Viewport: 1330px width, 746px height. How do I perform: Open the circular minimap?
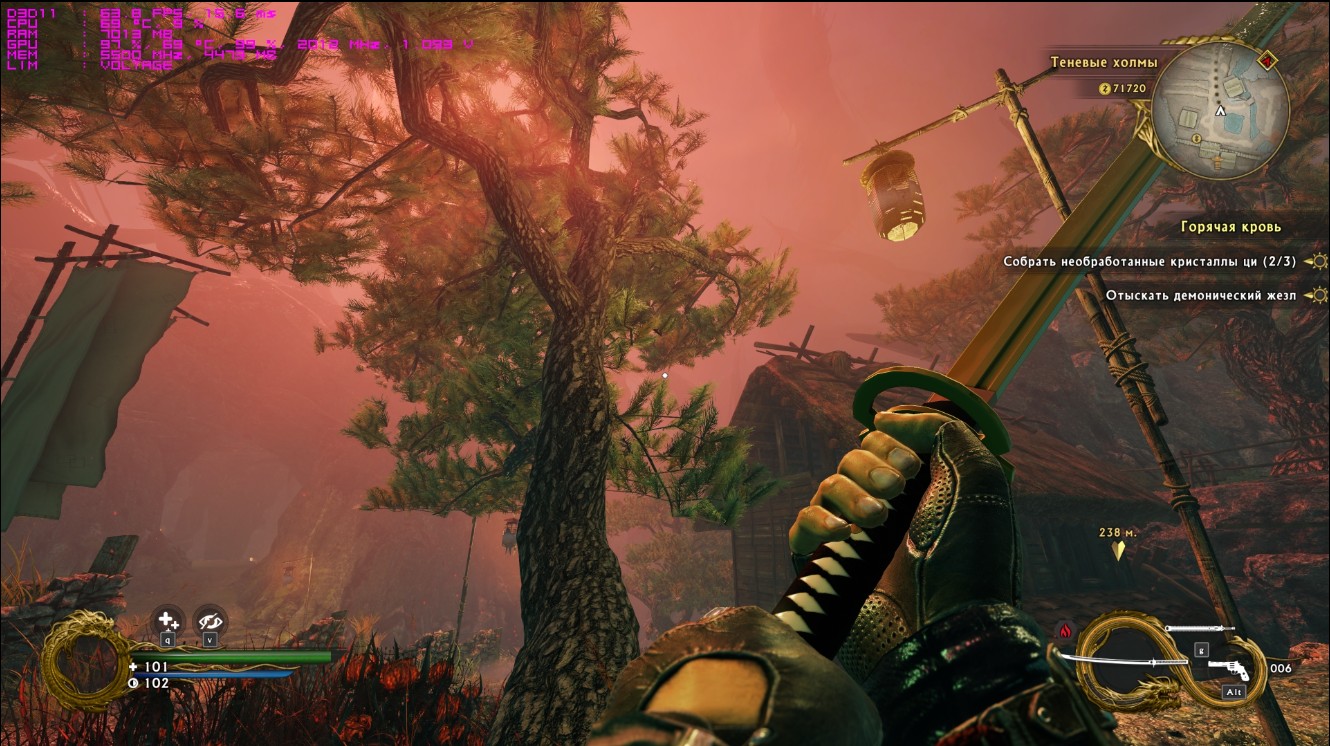point(1220,110)
